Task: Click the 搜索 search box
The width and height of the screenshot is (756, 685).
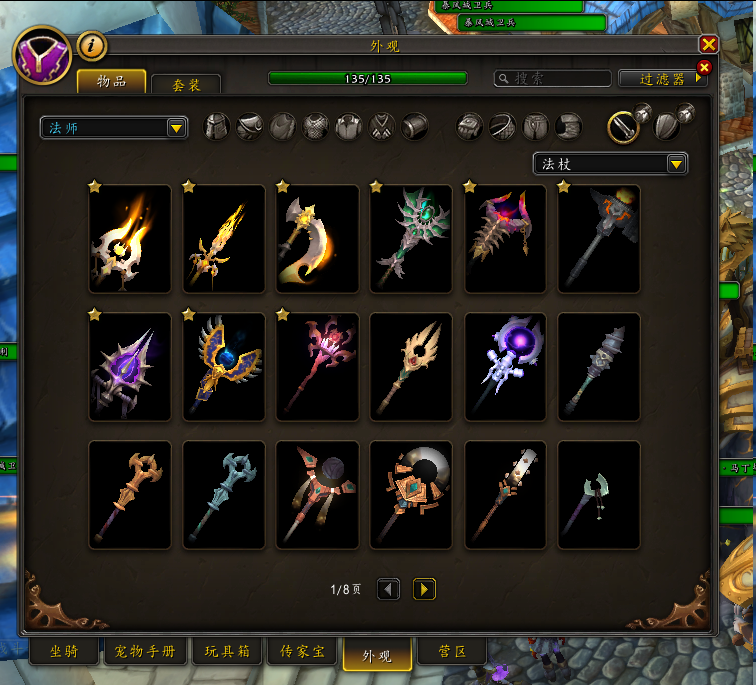Action: coord(553,78)
